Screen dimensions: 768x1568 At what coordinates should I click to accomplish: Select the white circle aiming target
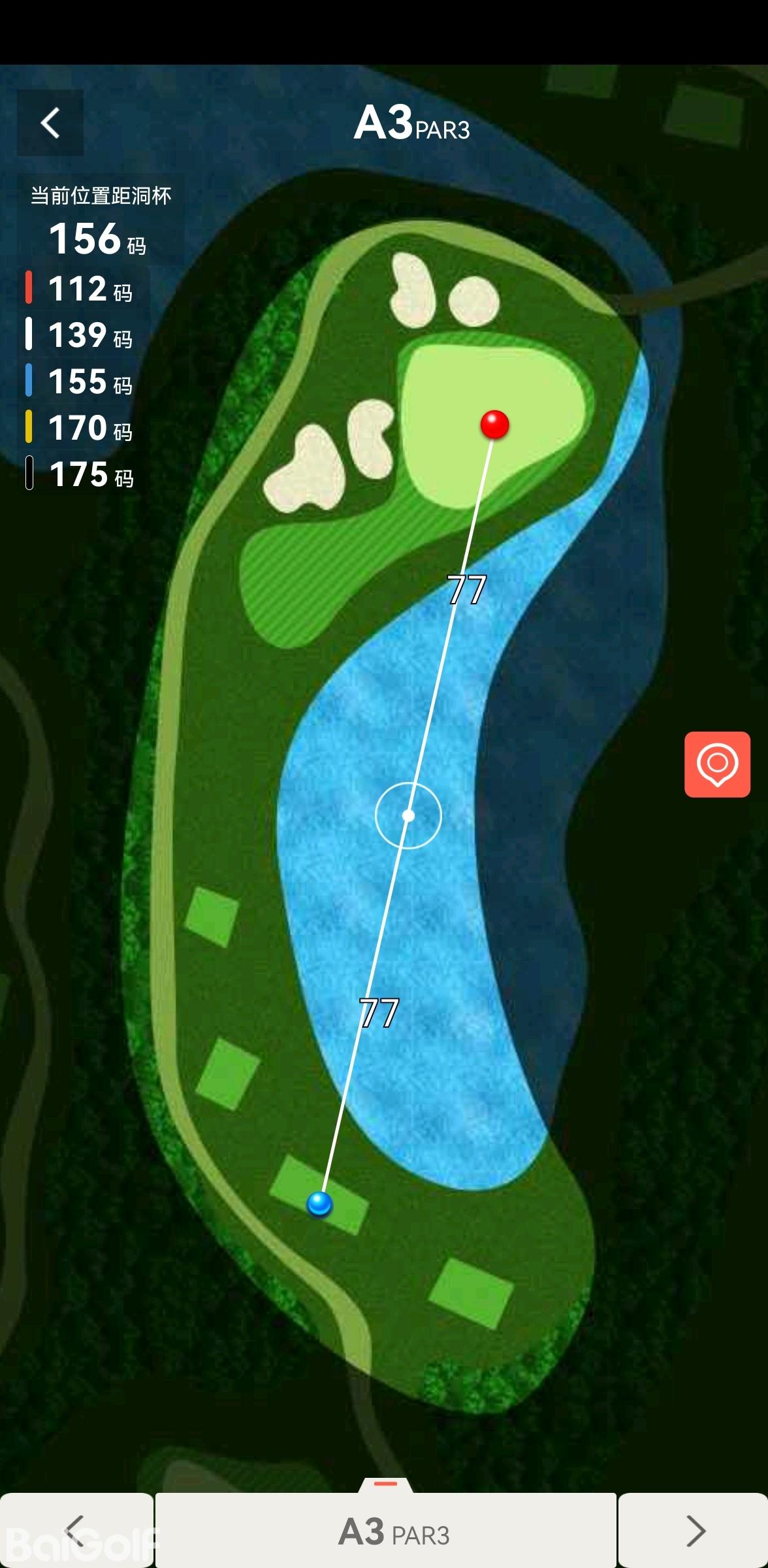click(x=408, y=815)
